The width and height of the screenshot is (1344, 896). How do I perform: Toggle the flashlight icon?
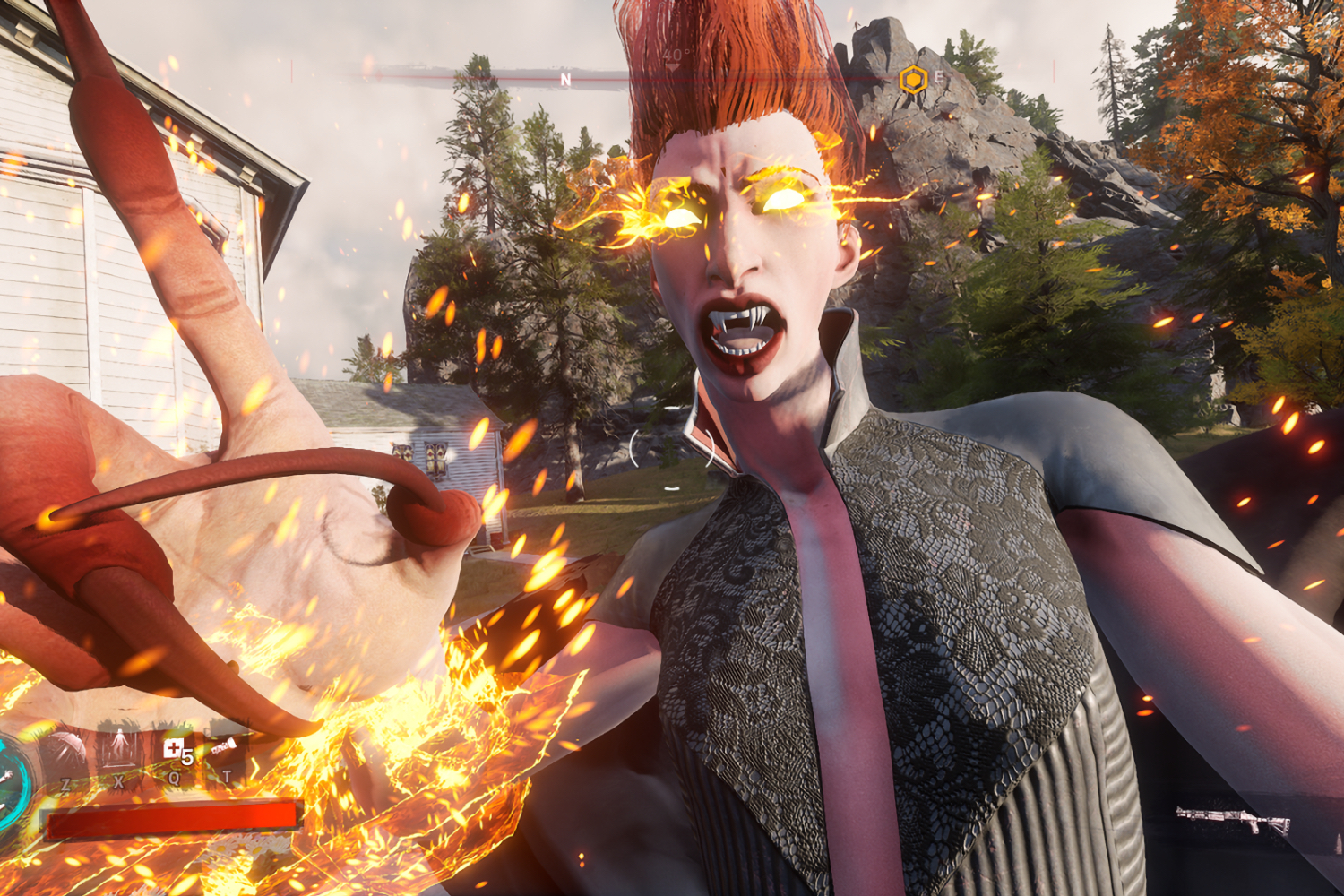(x=225, y=745)
